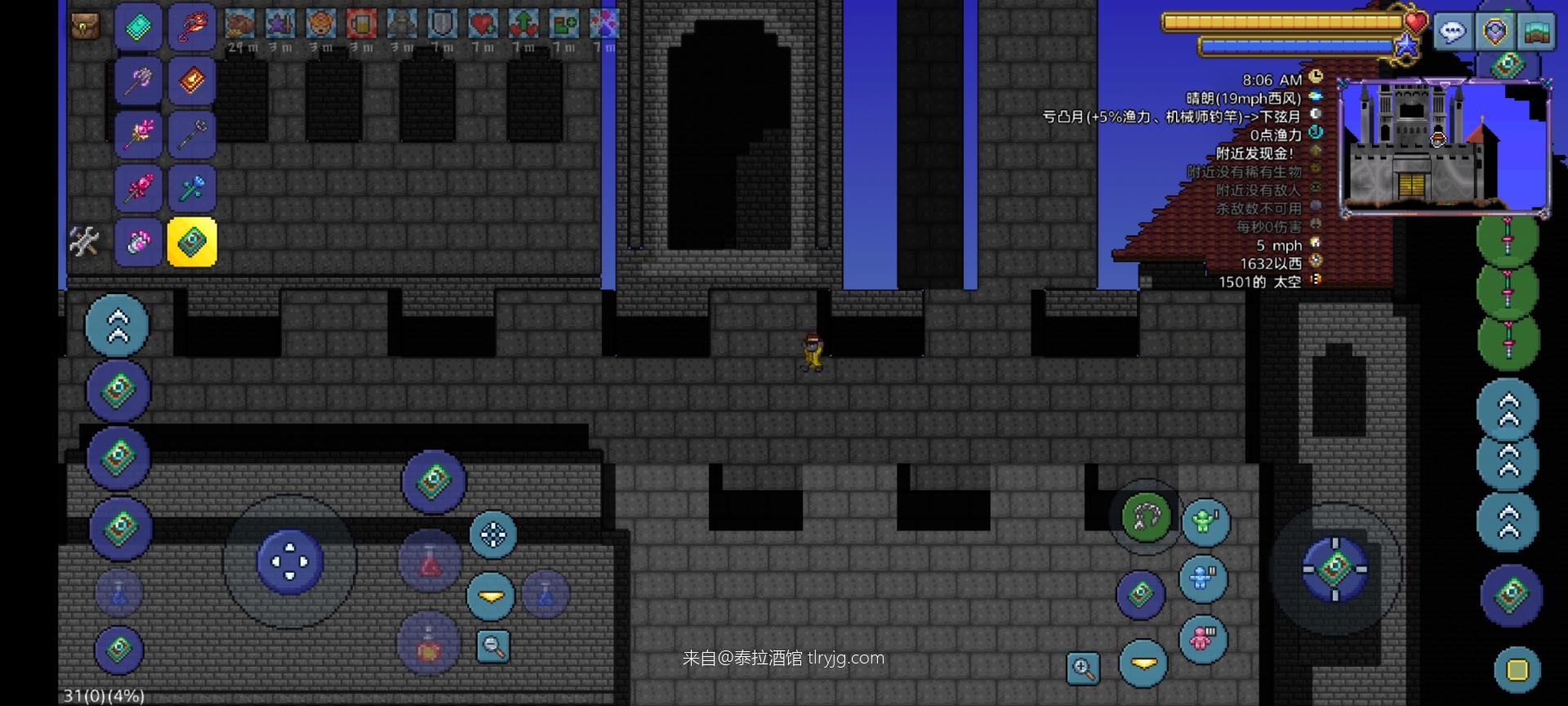Tap the pink character figure button
The width and height of the screenshot is (1568, 706).
[x=1202, y=638]
